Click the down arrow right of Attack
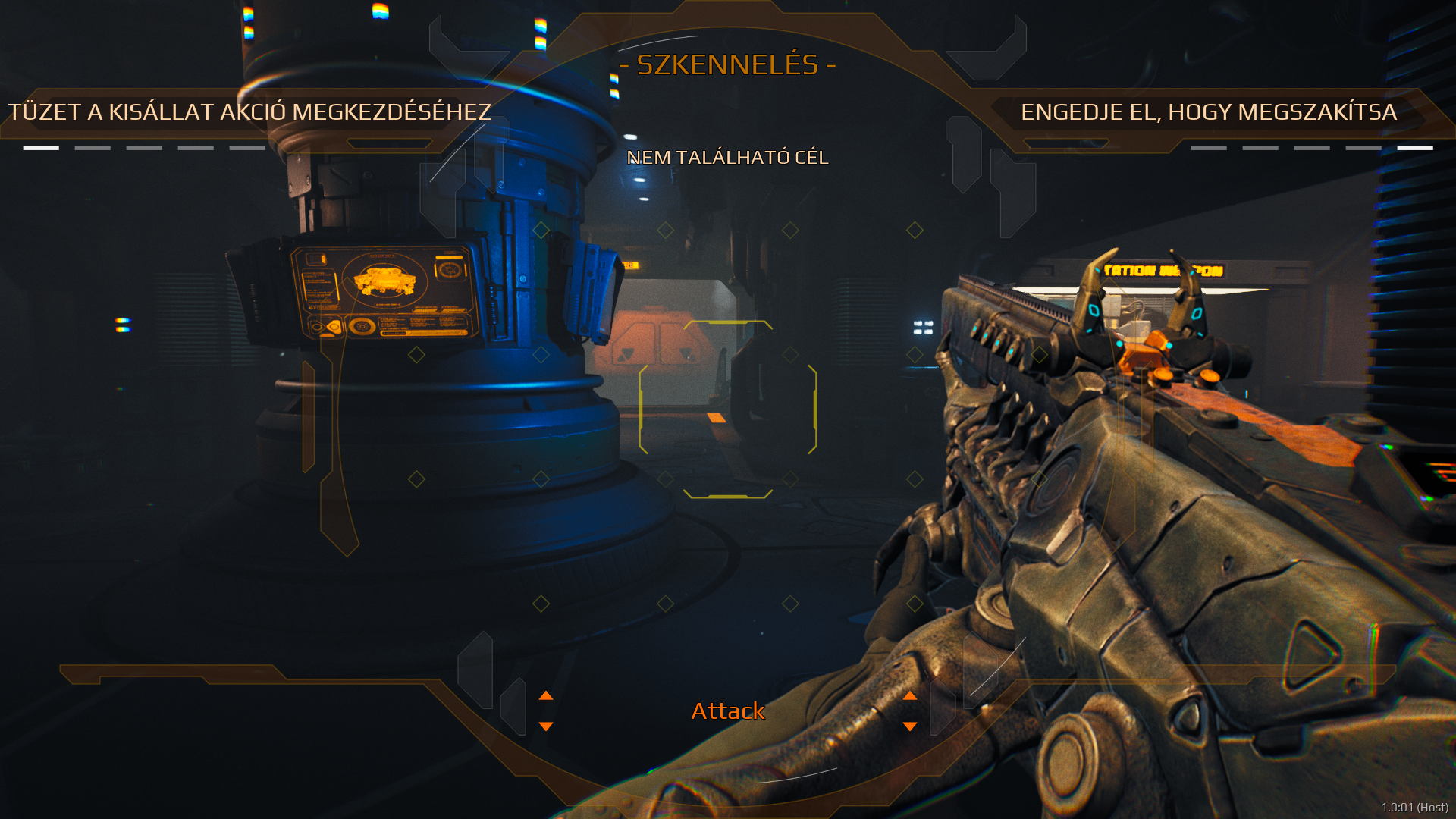Viewport: 1456px width, 819px height. 910,726
